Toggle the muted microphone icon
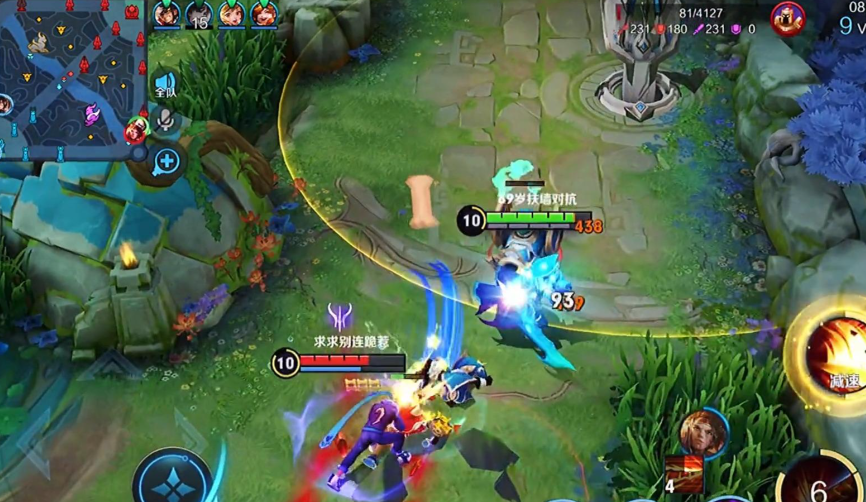This screenshot has height=502, width=866. pyautogui.click(x=165, y=122)
